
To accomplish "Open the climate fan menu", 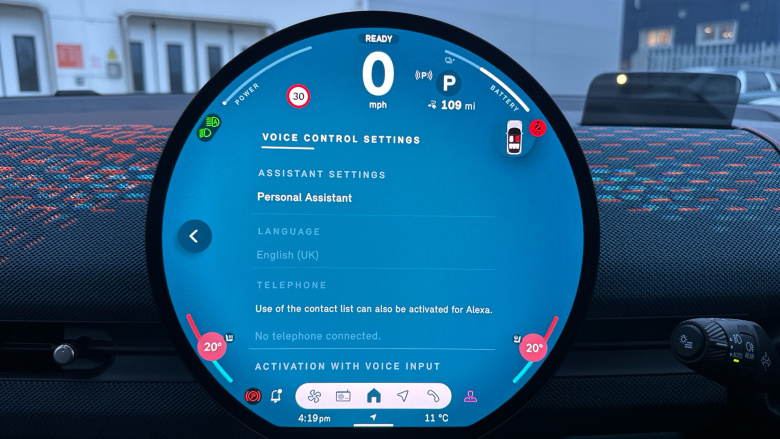I will (x=313, y=396).
